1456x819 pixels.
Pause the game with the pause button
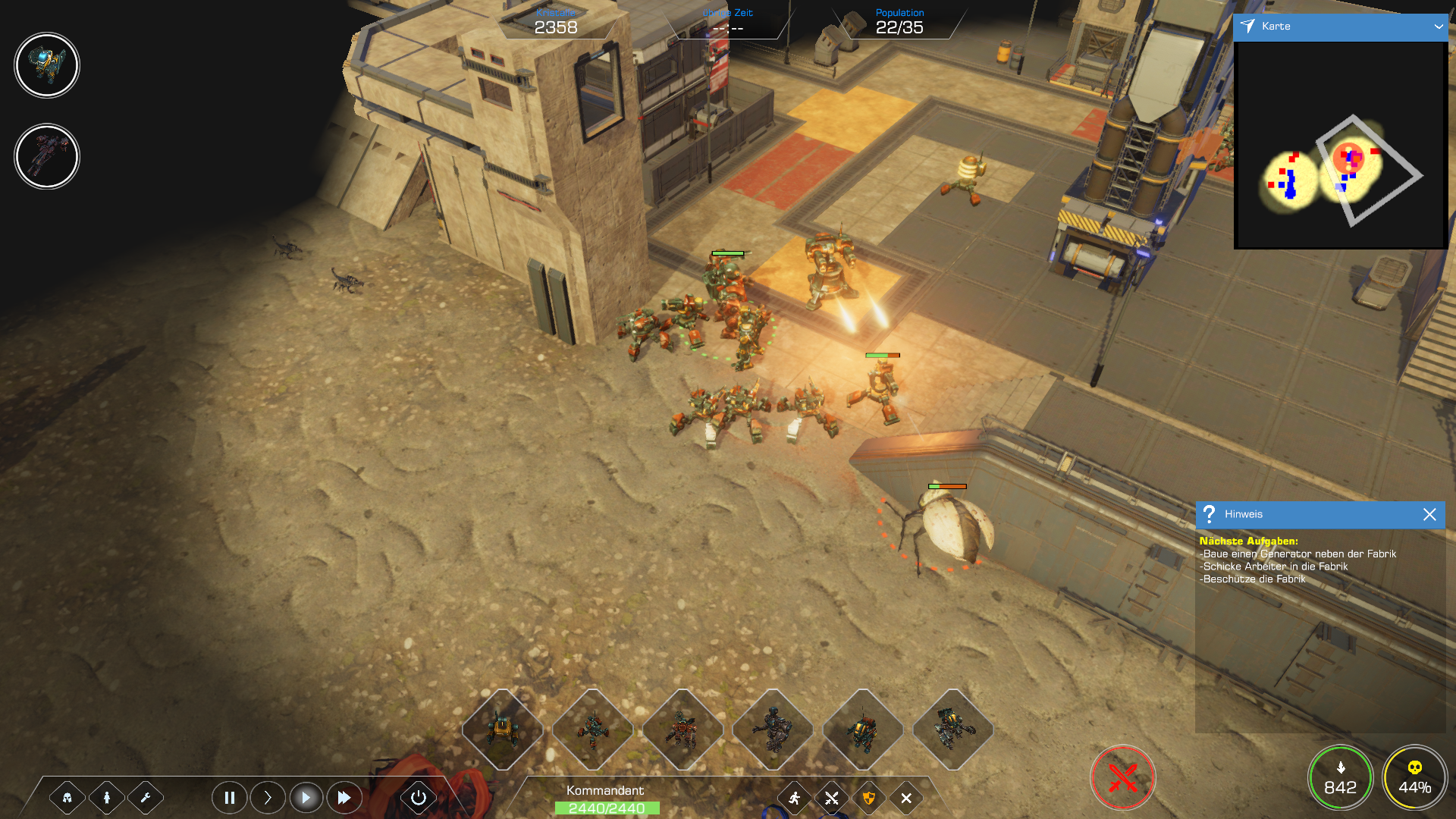pos(229,798)
